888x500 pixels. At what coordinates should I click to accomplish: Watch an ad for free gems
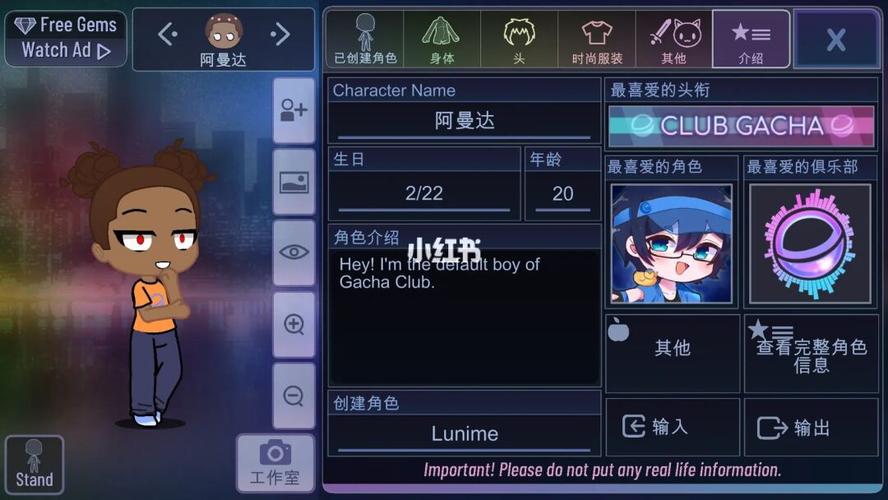[66, 38]
